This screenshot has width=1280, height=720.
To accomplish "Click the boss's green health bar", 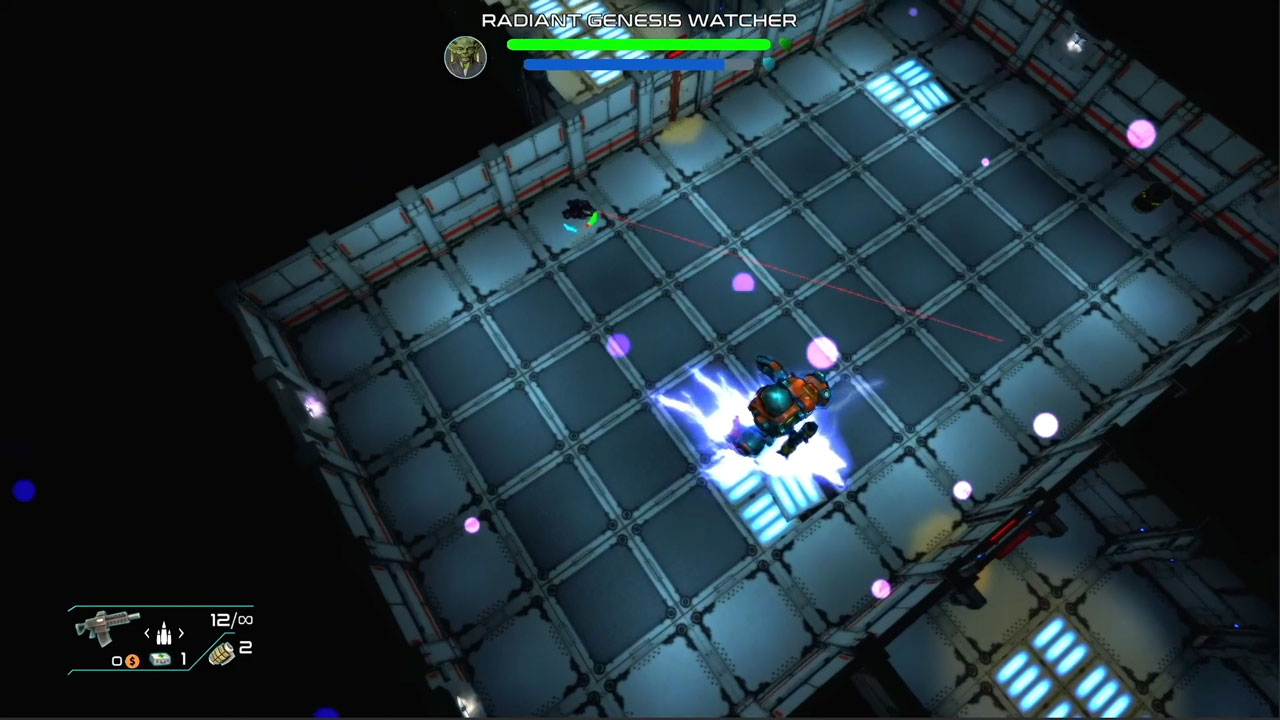I will point(637,44).
